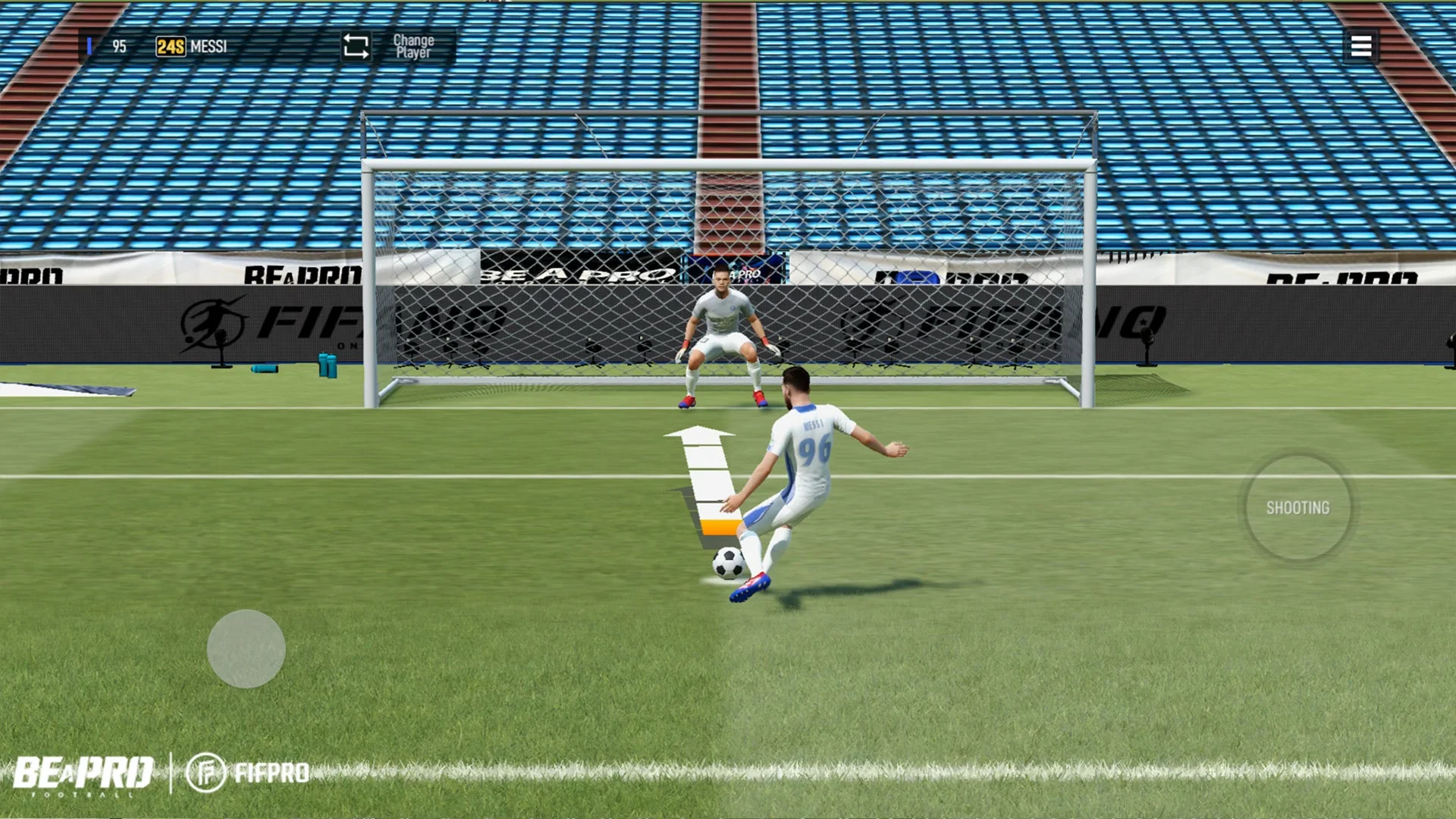This screenshot has height=819, width=1456.
Task: Open the hamburger menu in top right
Action: pos(1361,47)
